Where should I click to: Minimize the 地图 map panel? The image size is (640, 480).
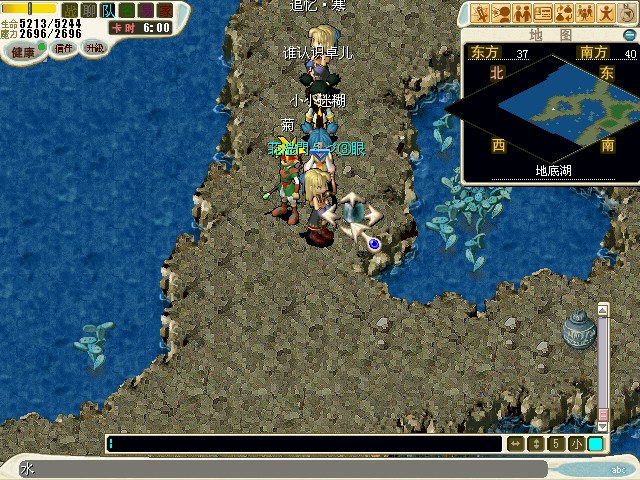(x=629, y=34)
